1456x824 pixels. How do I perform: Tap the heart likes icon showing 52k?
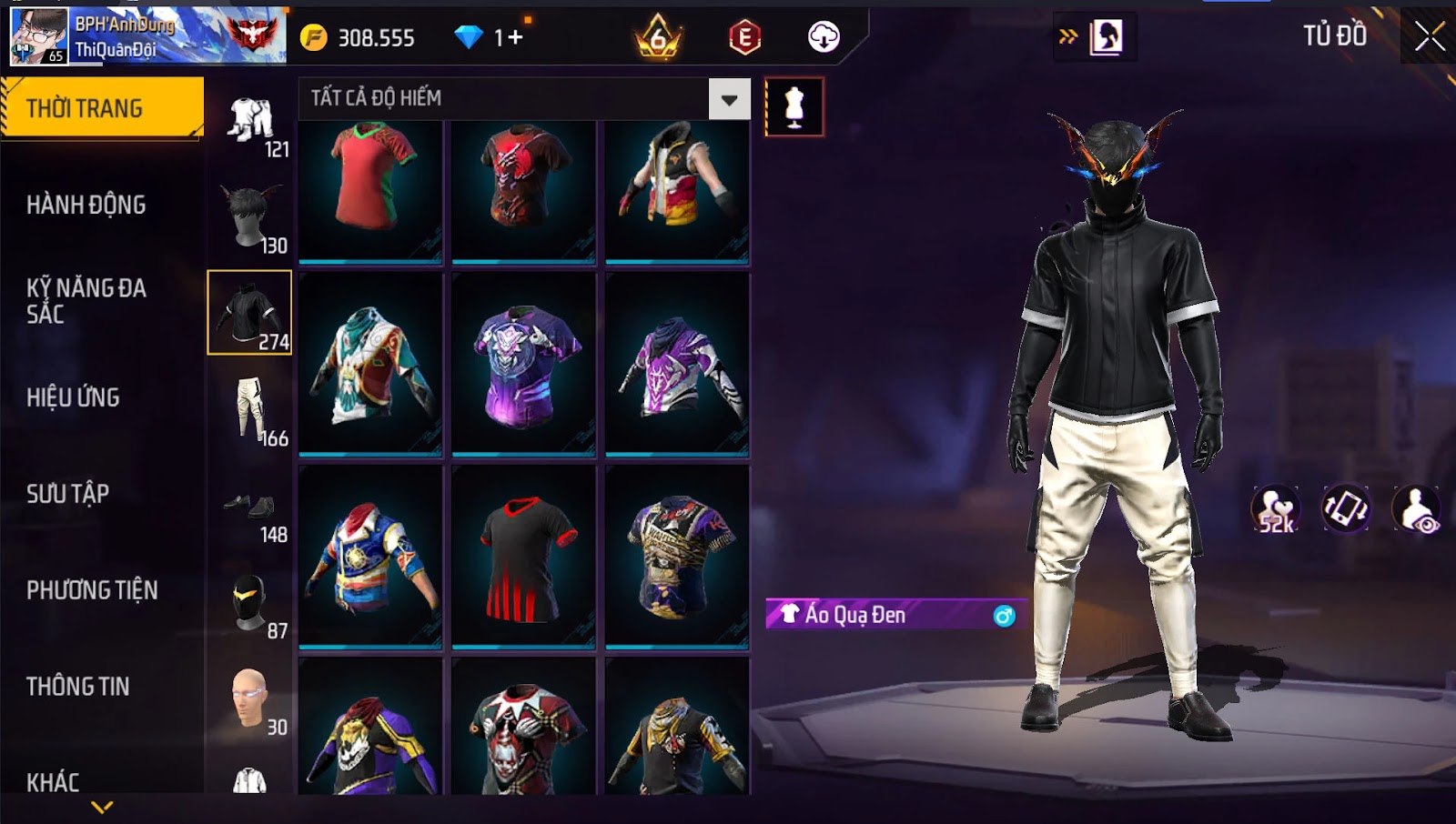1276,509
